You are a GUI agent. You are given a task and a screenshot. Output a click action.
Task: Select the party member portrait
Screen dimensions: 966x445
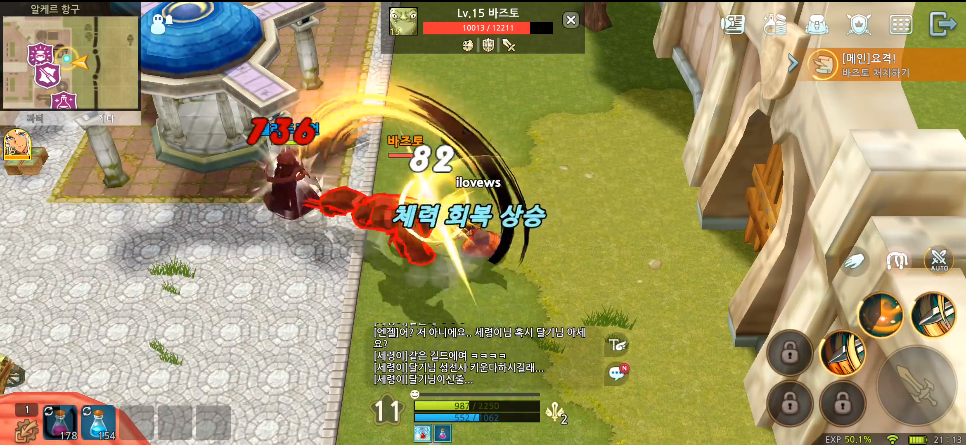[x=17, y=146]
